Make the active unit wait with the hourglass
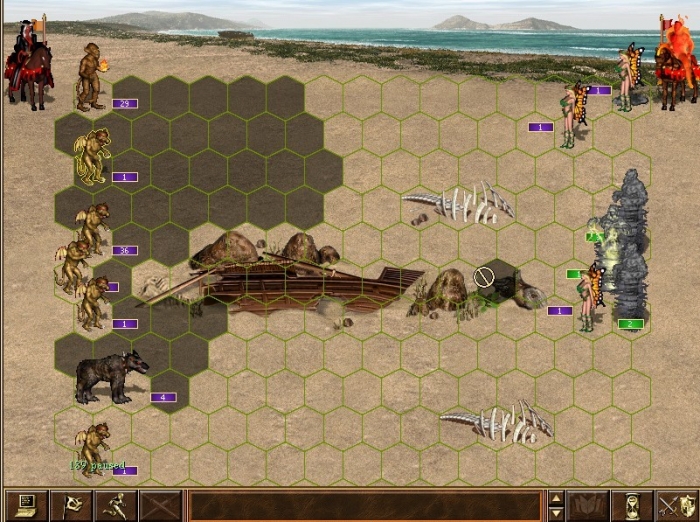The width and height of the screenshot is (700, 522). (632, 505)
